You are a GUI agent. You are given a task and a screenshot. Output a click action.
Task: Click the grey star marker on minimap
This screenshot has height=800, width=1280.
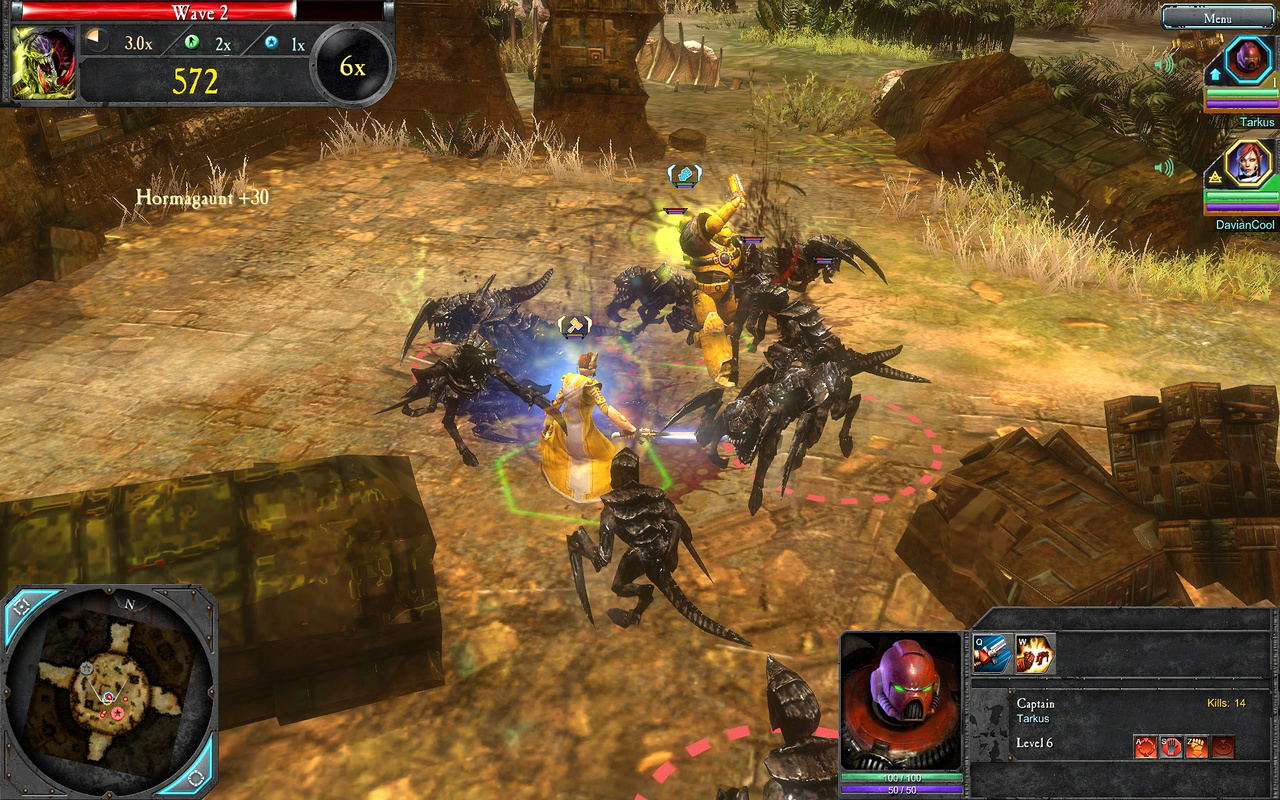tap(88, 667)
